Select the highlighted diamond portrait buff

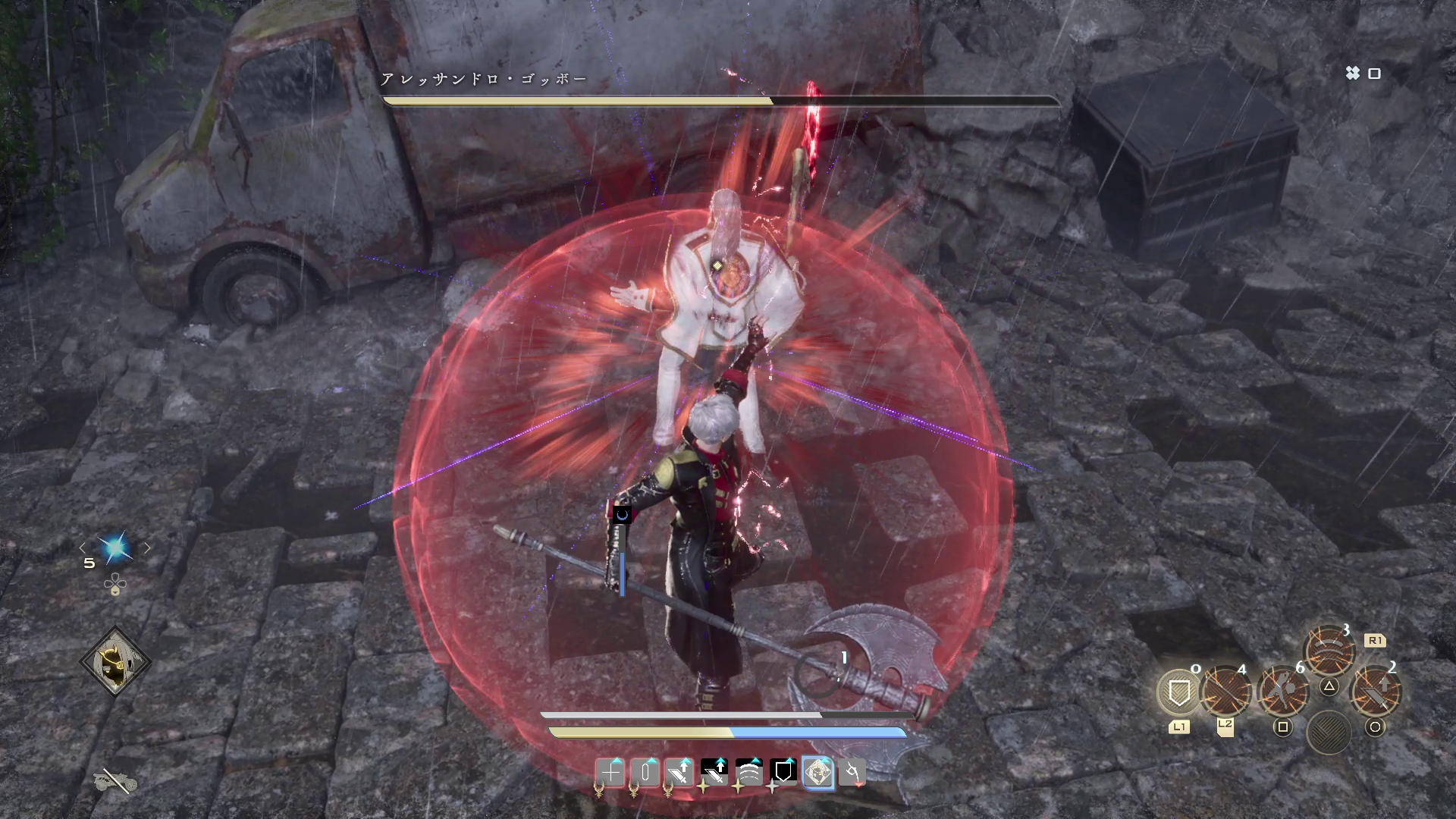[817, 773]
